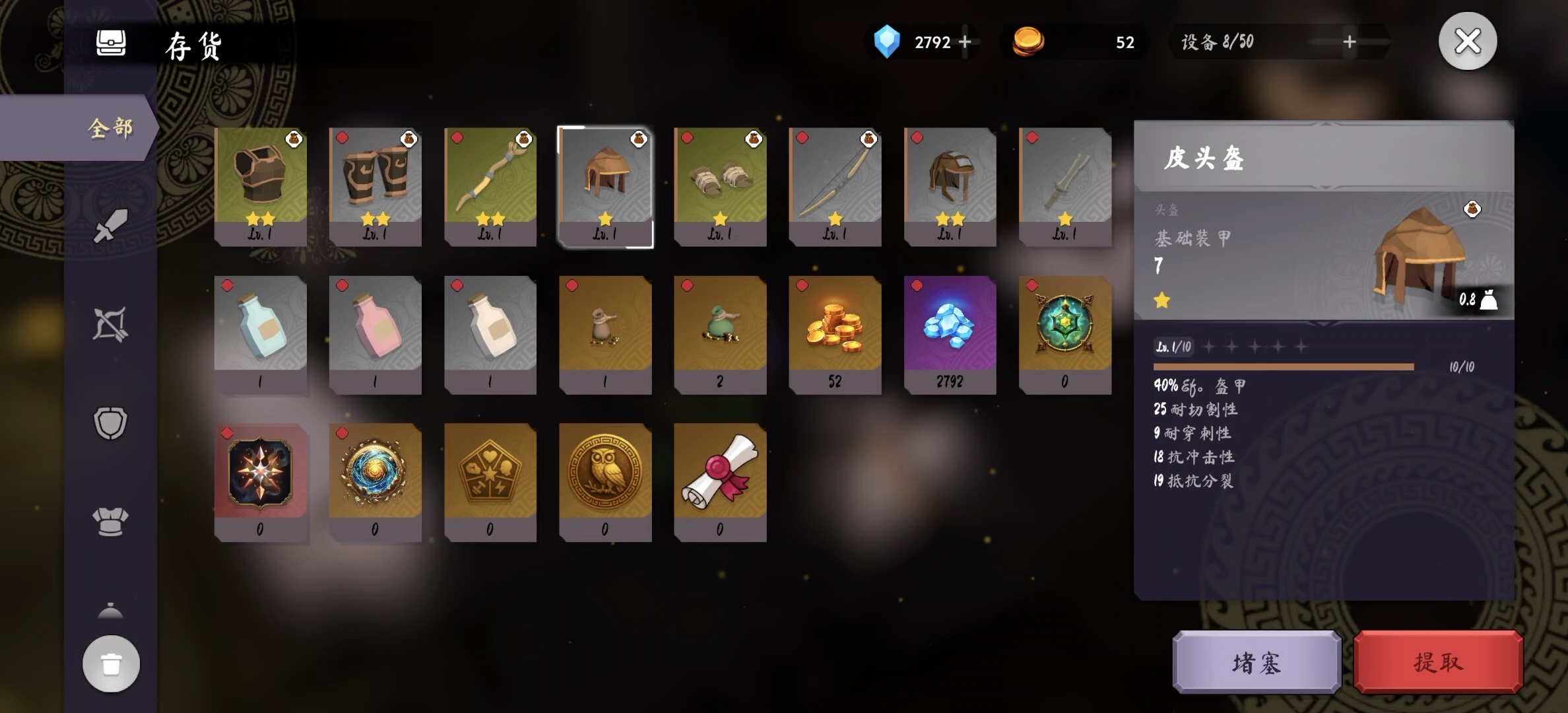Select the scroll with red ribbon
This screenshot has height=713, width=1568.
[x=720, y=482]
